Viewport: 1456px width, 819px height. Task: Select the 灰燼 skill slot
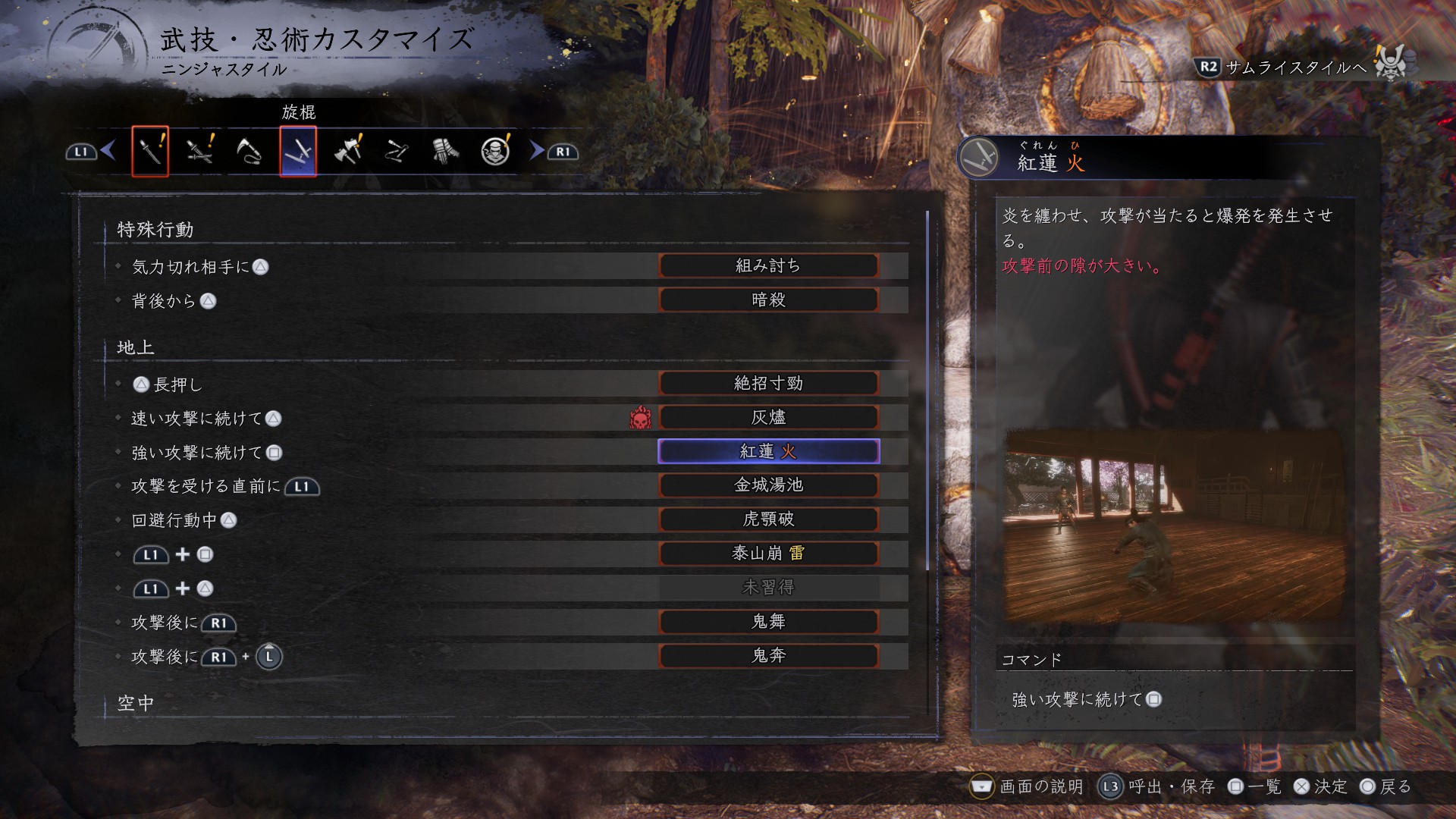point(768,418)
